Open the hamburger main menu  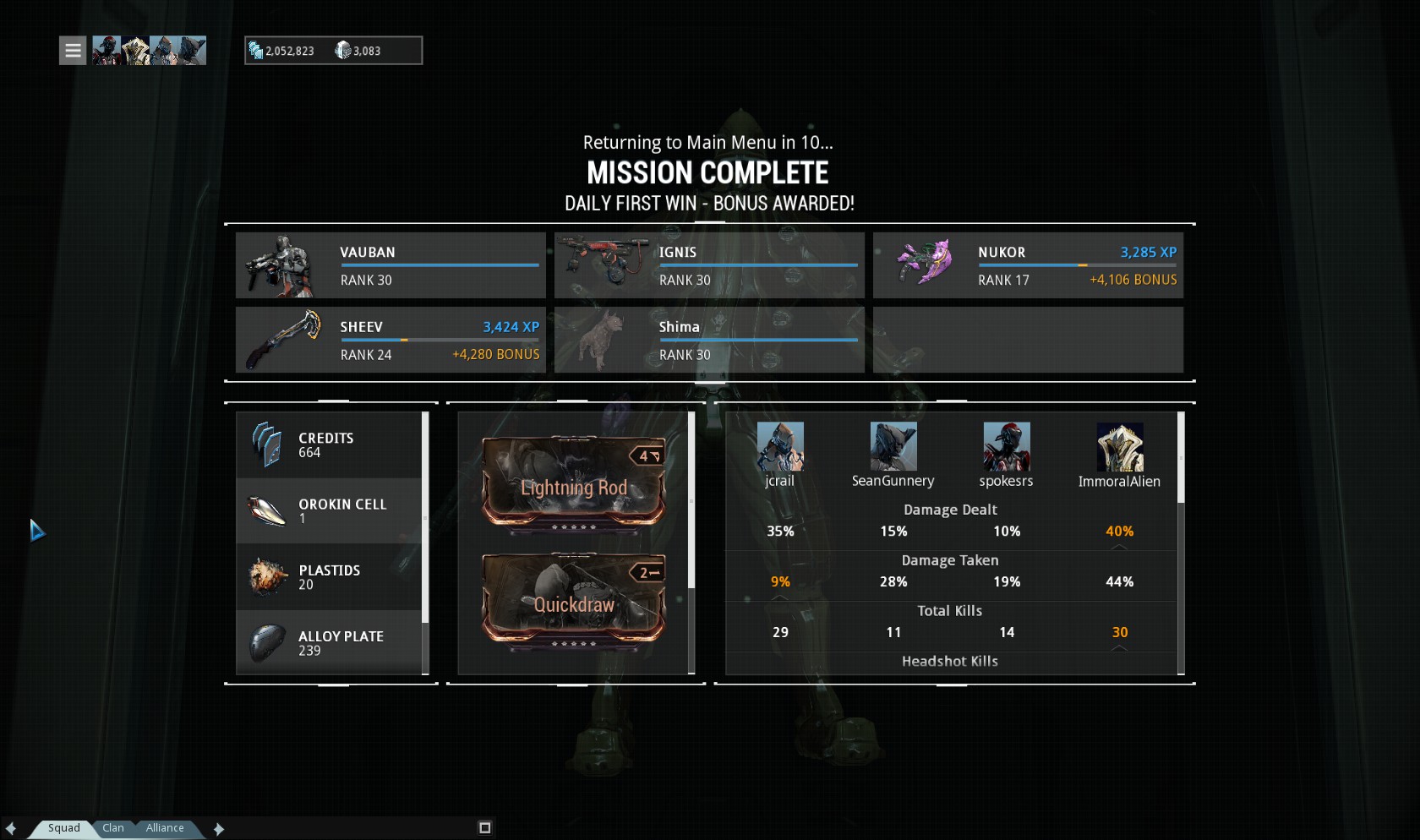point(73,51)
